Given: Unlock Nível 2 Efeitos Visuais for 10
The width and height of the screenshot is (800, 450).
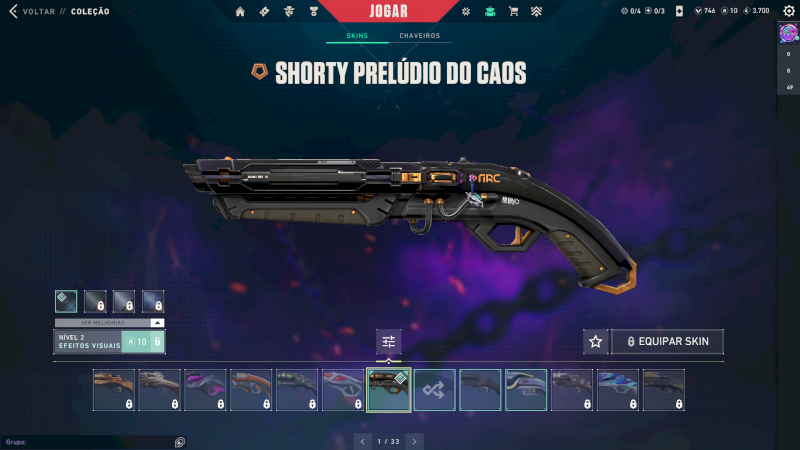Looking at the screenshot, I should (x=142, y=342).
